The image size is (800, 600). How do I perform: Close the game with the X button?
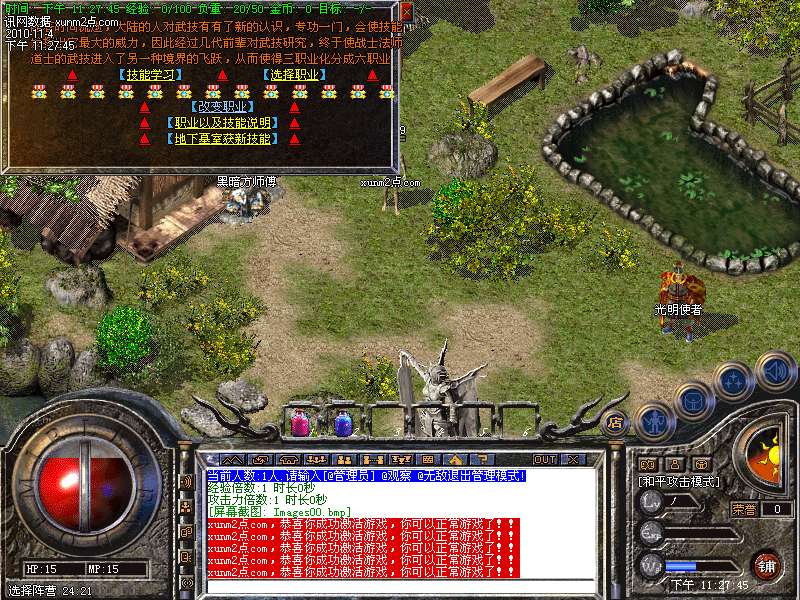pos(572,459)
